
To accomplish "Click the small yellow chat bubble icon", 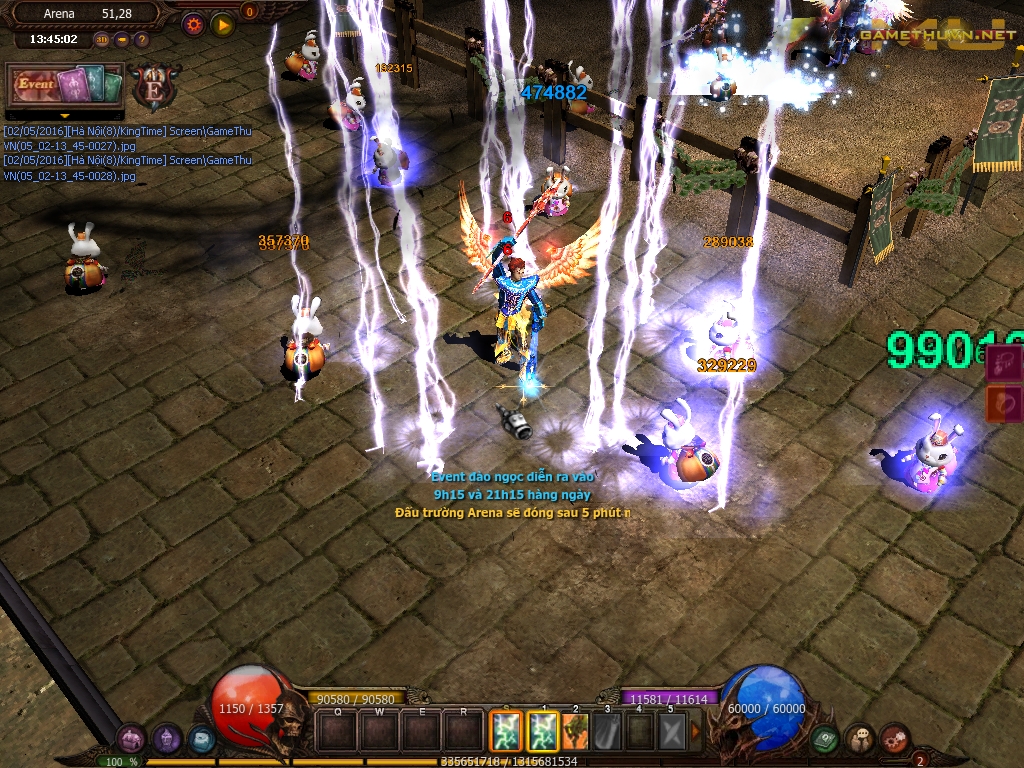I will (122, 40).
